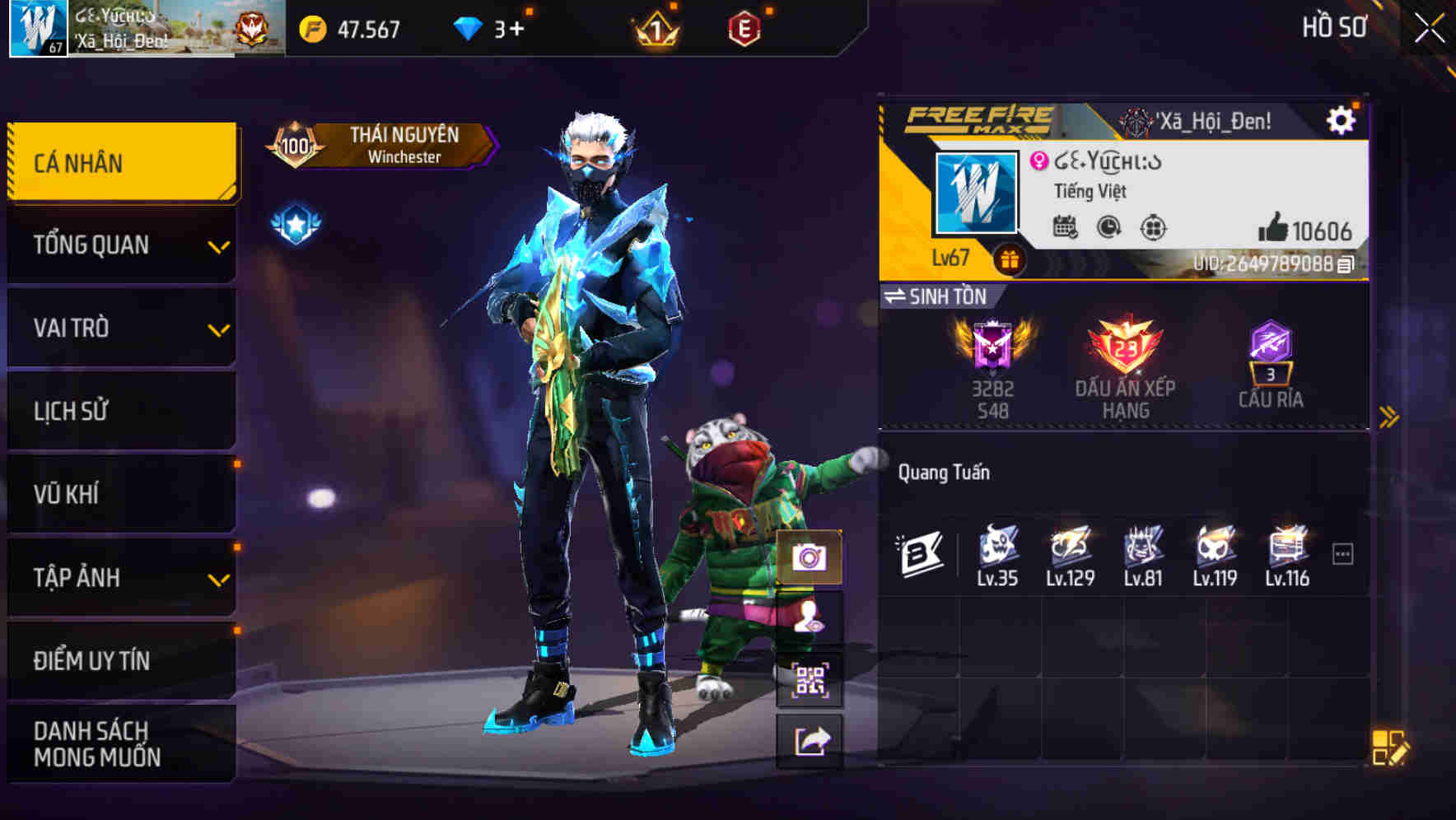Switch to the VŨ KHÍ tab
1456x820 pixels.
click(x=120, y=494)
